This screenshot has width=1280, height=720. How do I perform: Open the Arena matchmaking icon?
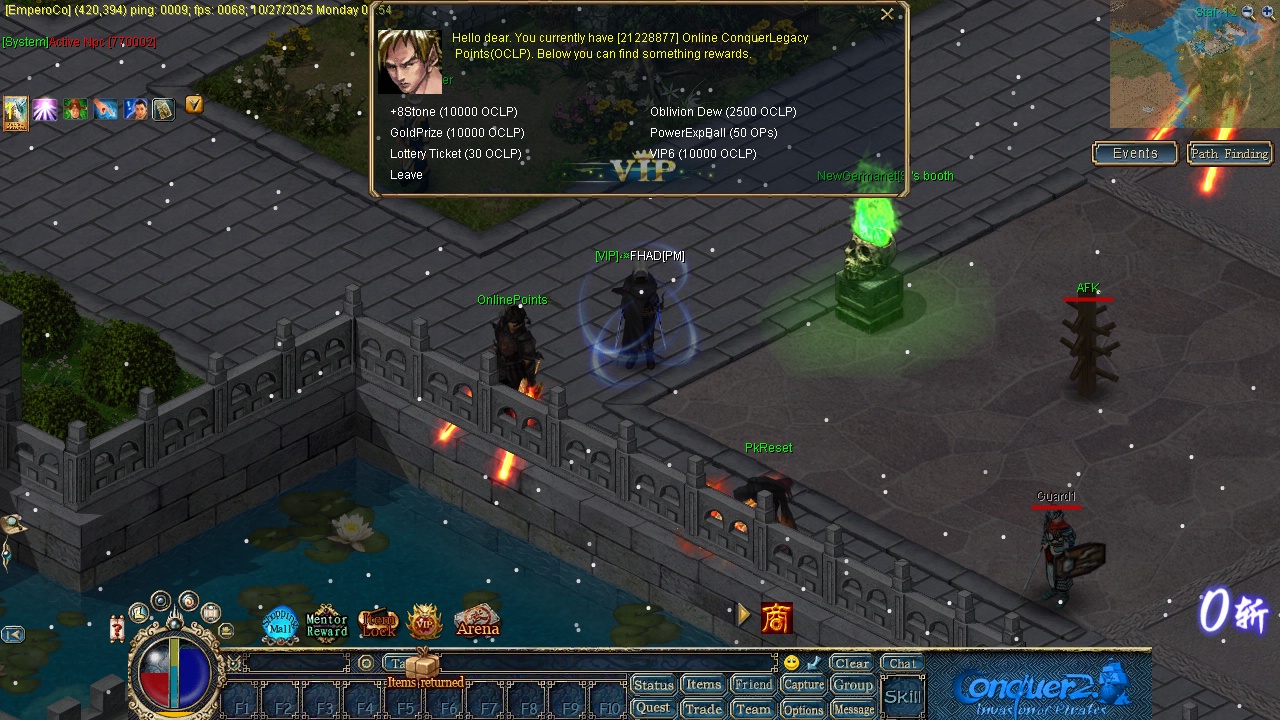tap(476, 622)
